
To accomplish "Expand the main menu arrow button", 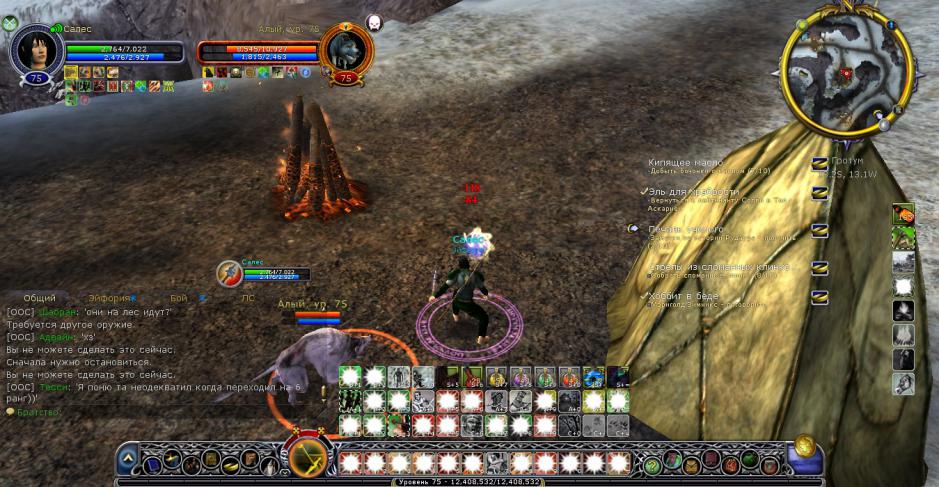I will tap(128, 460).
